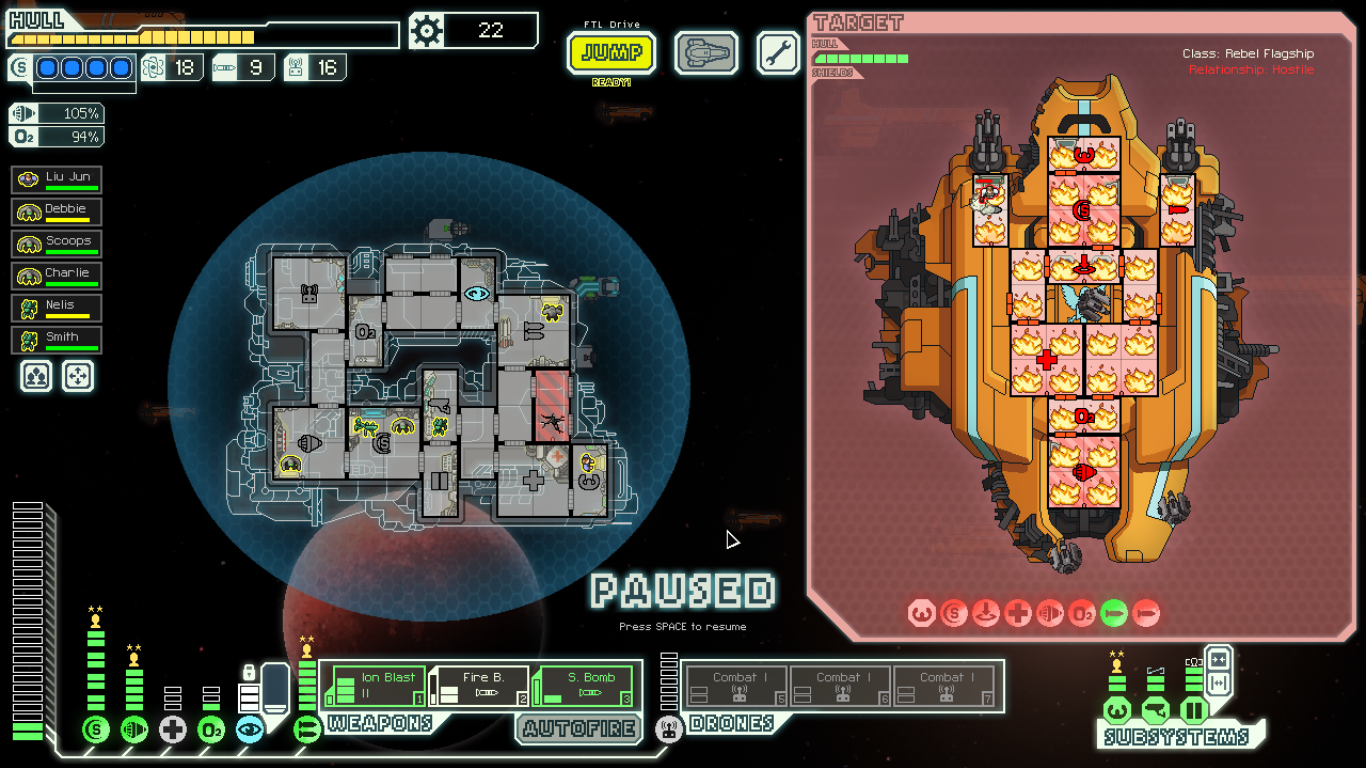Select the Fire Bomb weapon slot

[482, 687]
